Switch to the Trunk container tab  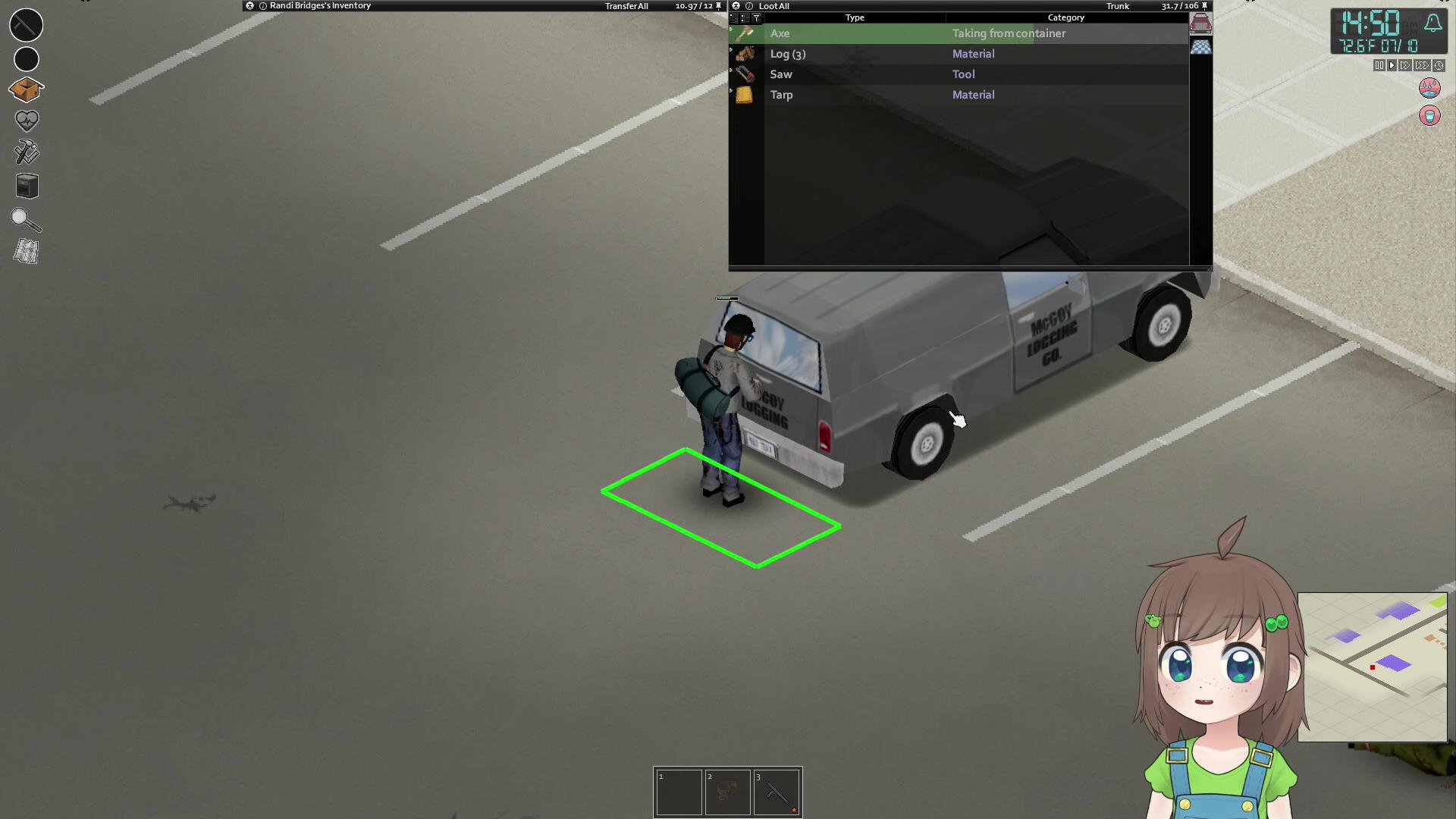(x=1200, y=23)
